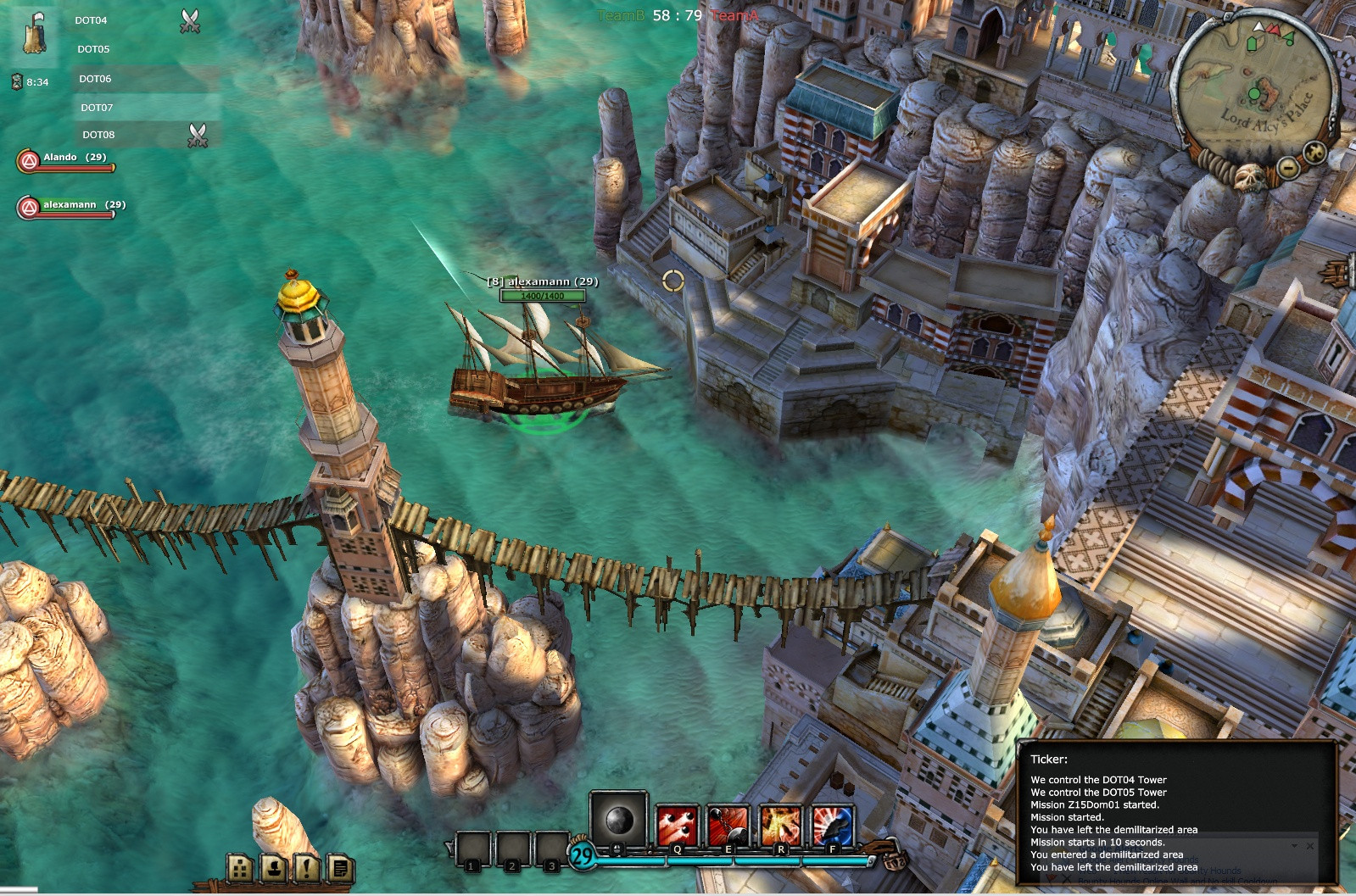
Task: Open the document log icon
Action: click(x=339, y=867)
